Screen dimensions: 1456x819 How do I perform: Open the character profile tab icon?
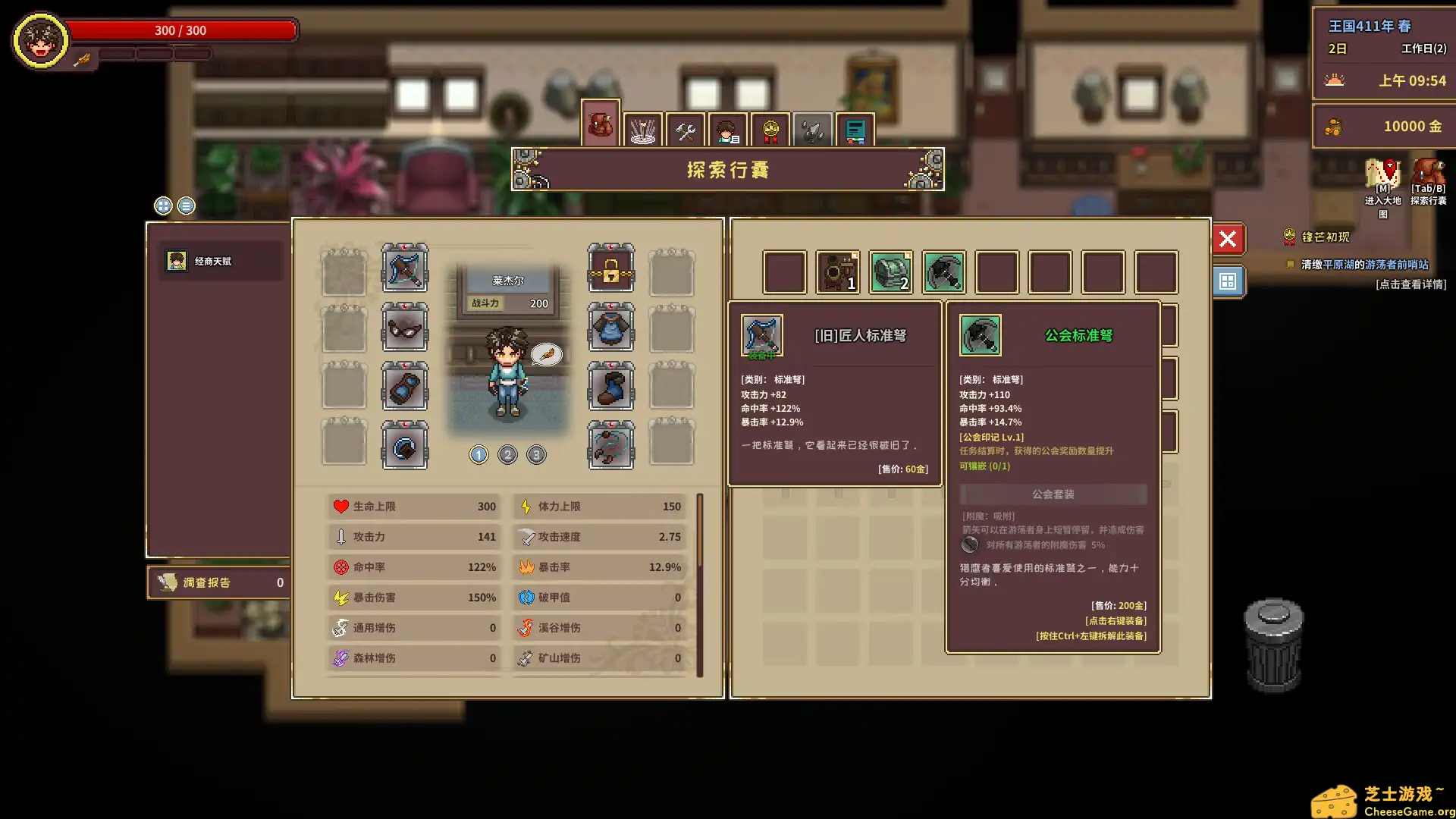729,128
